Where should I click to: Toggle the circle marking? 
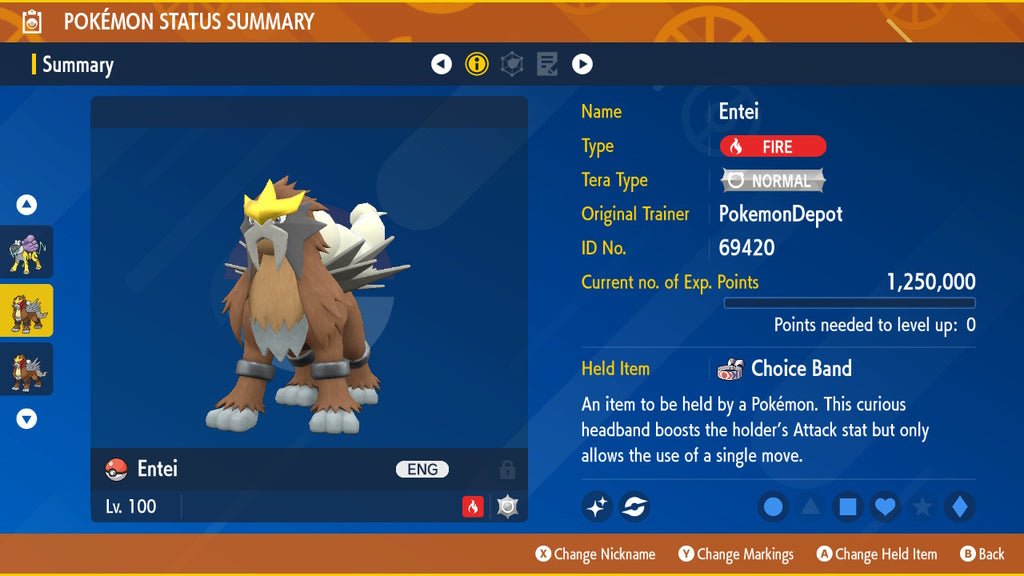click(773, 507)
